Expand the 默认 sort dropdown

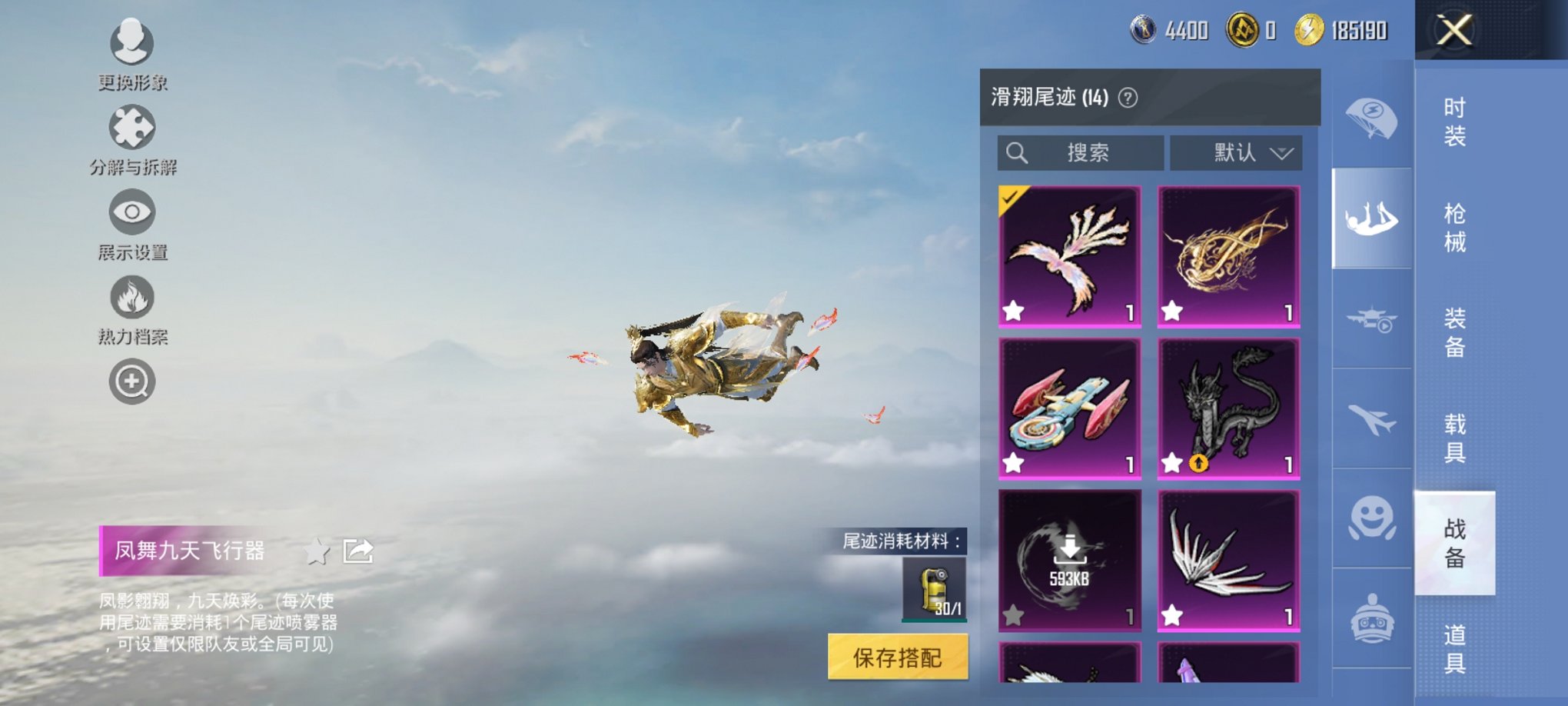1236,152
